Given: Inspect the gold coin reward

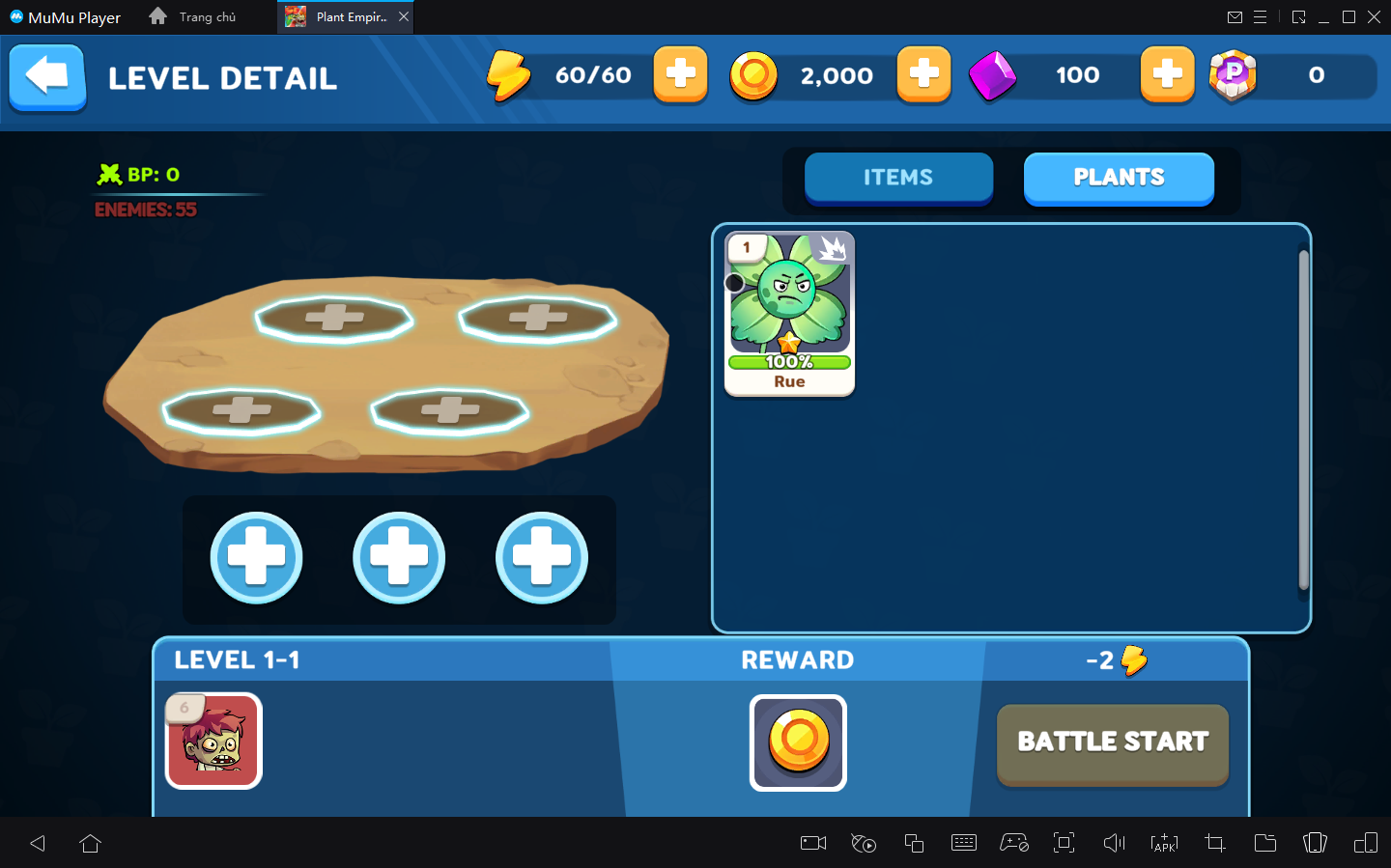Looking at the screenshot, I should (x=798, y=742).
